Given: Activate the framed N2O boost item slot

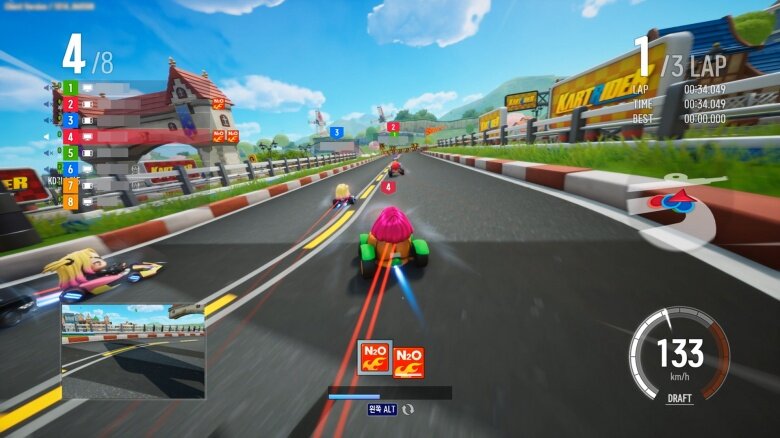Looking at the screenshot, I should [x=374, y=357].
